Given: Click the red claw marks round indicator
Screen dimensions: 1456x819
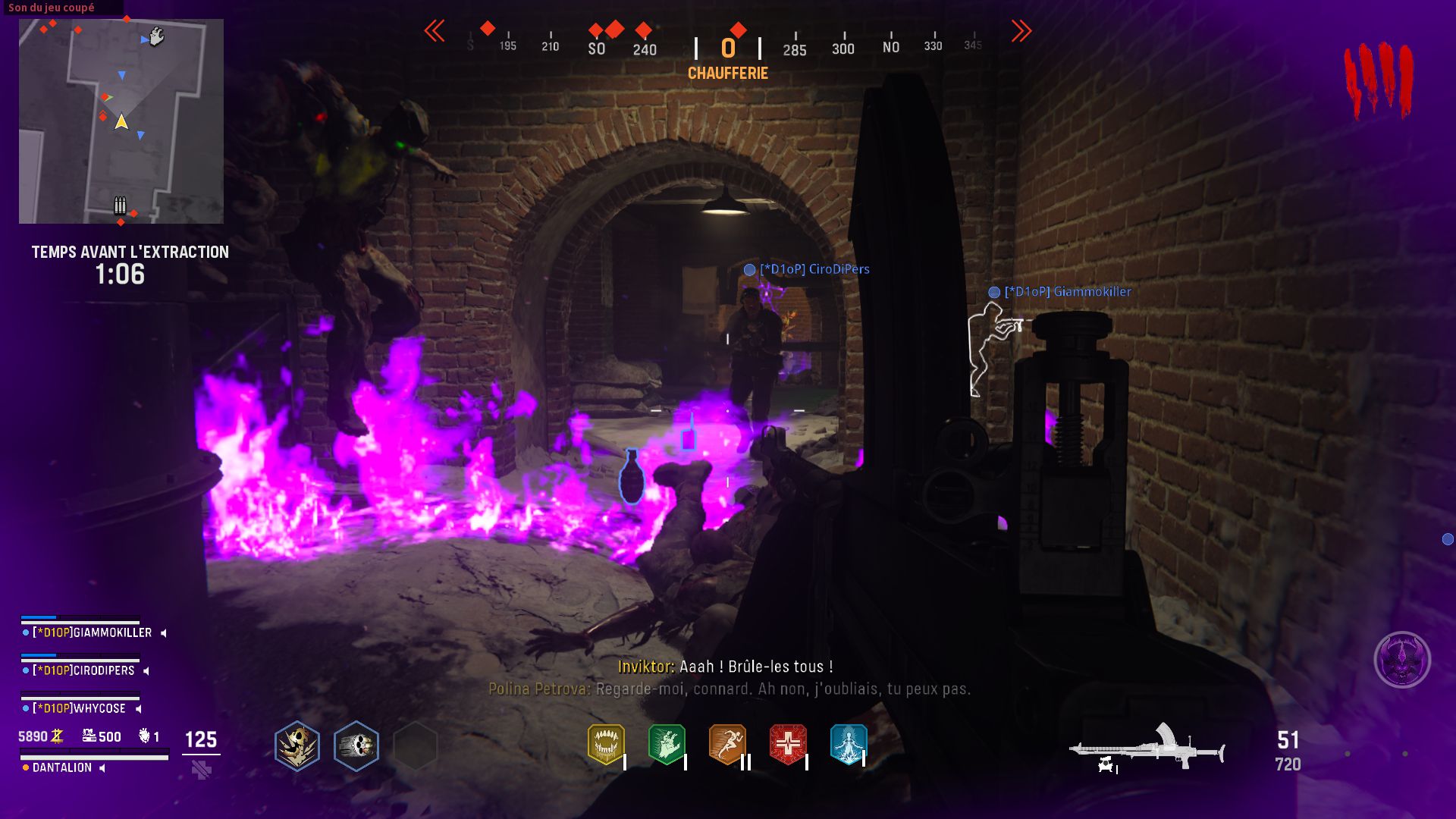Looking at the screenshot, I should [1379, 80].
